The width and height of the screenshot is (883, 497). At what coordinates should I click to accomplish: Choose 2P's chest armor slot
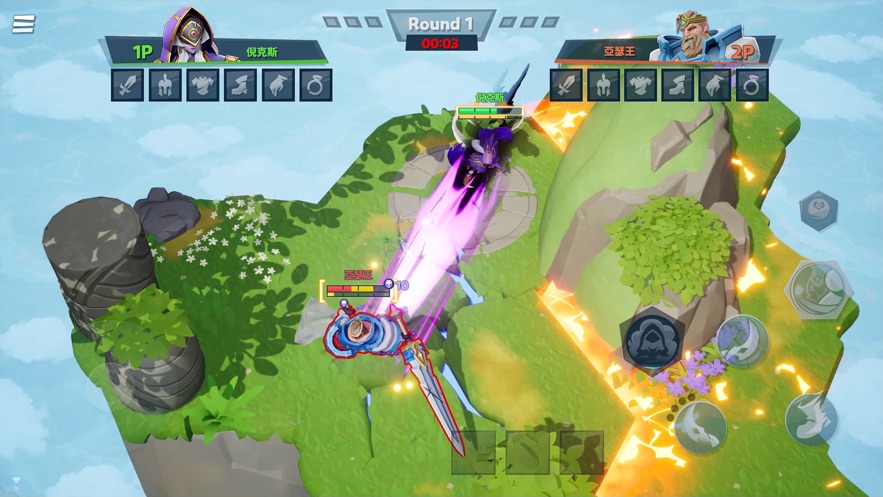click(x=641, y=85)
